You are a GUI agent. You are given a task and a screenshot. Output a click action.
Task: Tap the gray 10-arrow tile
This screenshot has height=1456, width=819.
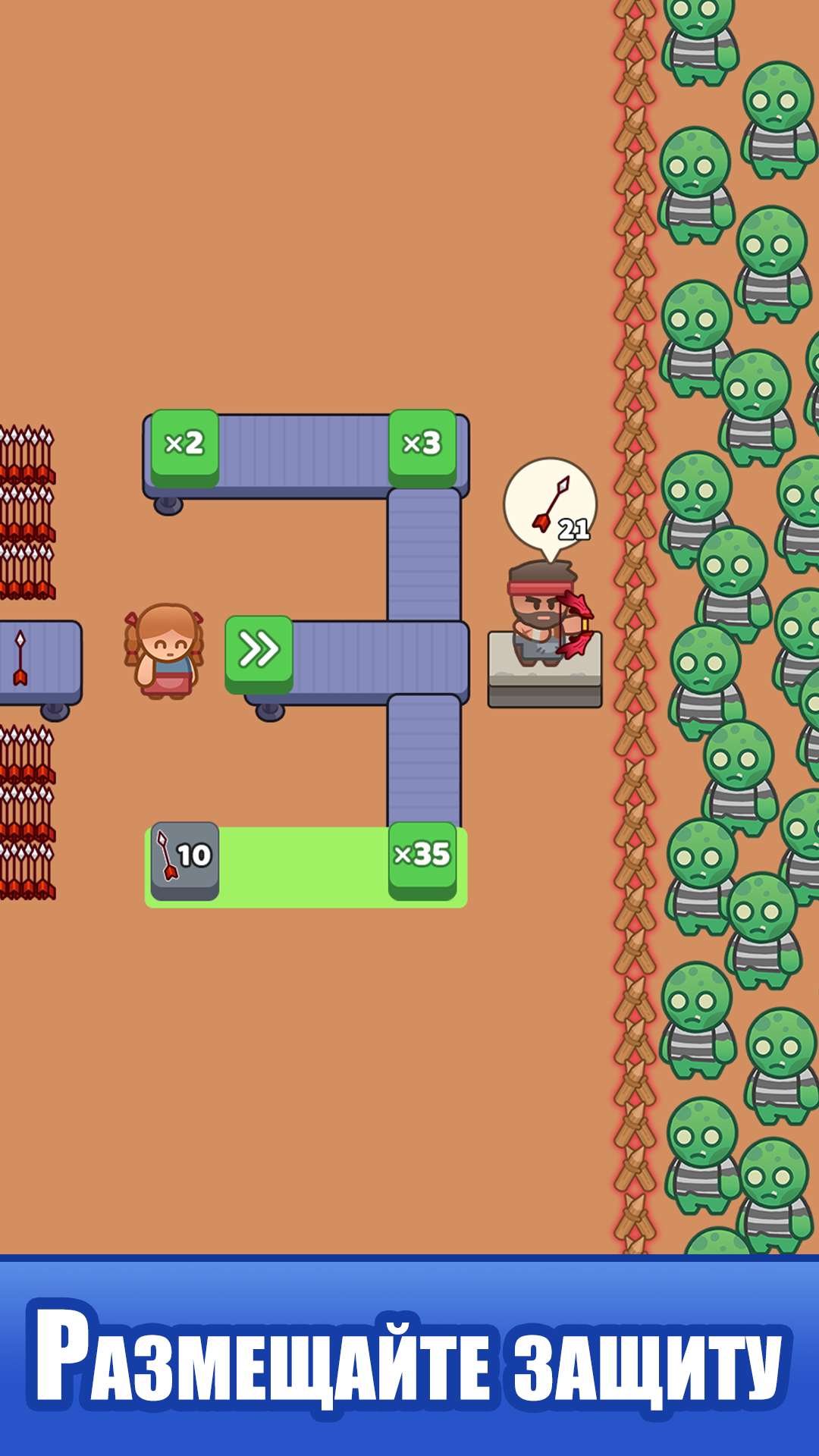pos(184,858)
